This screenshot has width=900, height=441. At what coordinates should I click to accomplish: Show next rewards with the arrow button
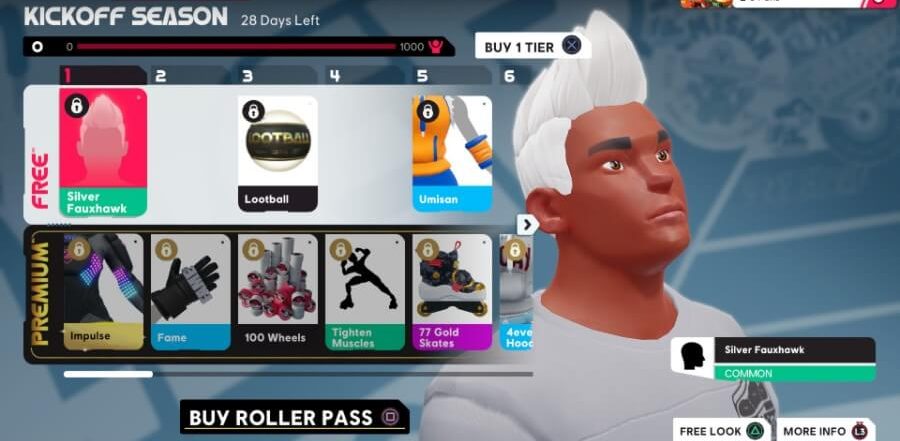[528, 225]
